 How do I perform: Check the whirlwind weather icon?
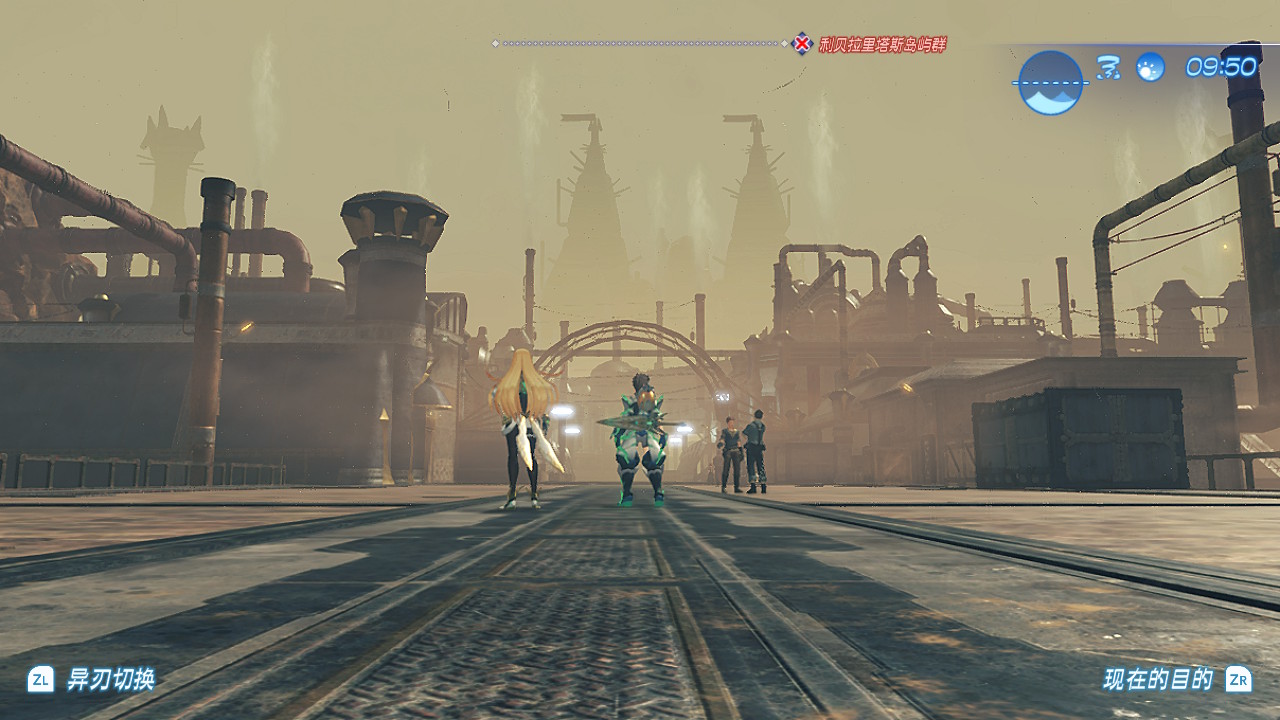[1108, 67]
